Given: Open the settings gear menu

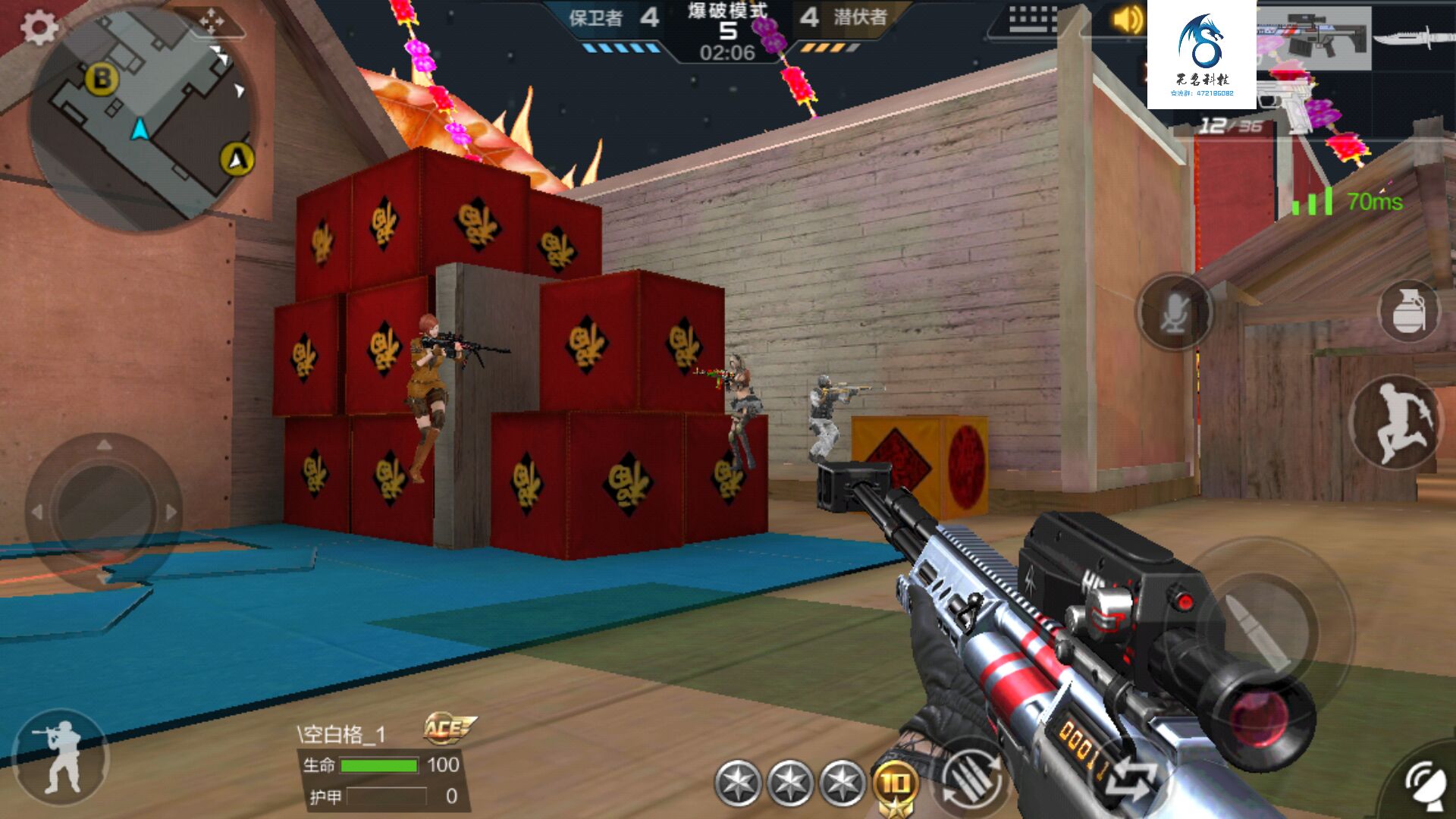Looking at the screenshot, I should tap(38, 28).
